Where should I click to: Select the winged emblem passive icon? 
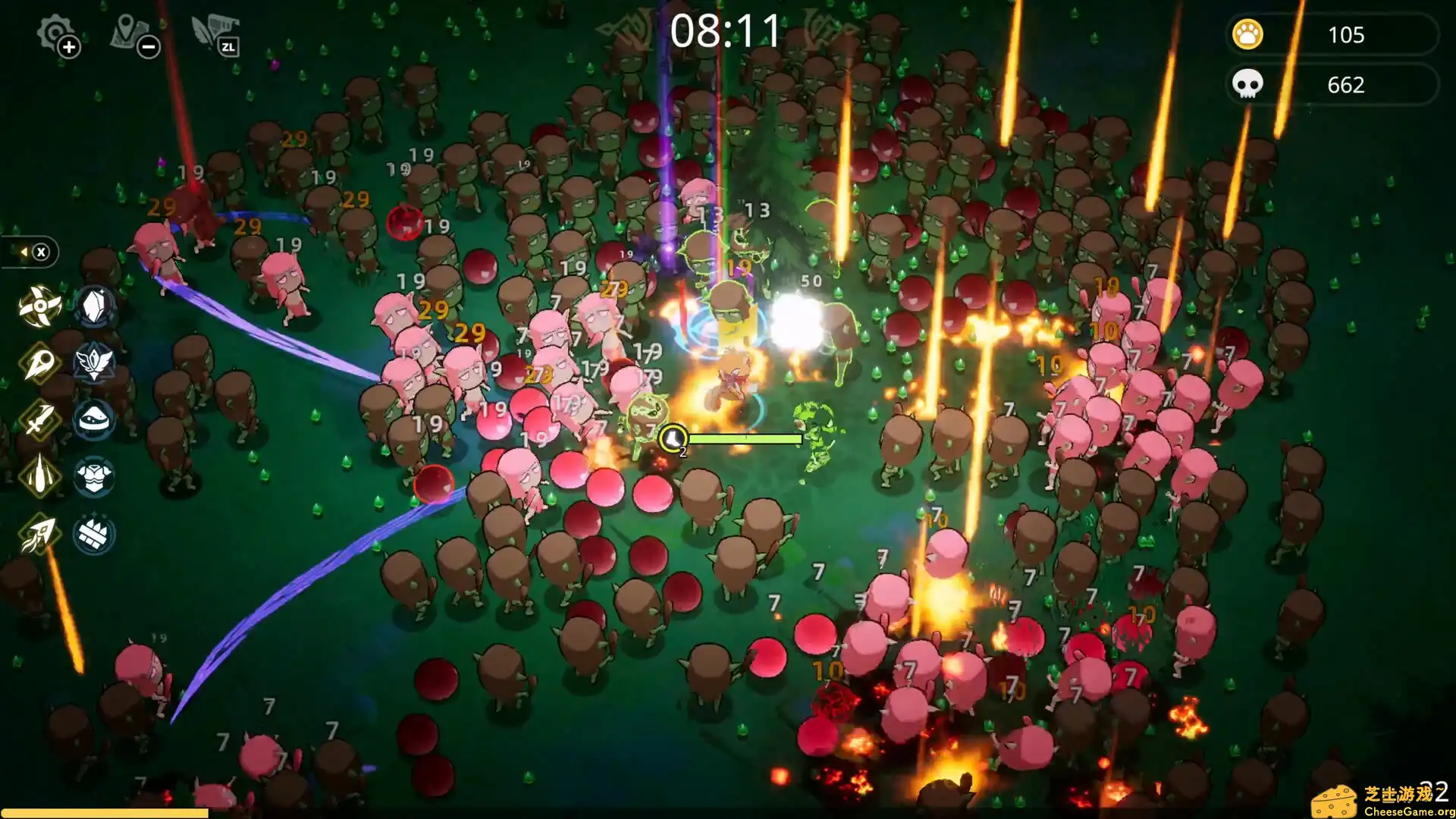94,363
